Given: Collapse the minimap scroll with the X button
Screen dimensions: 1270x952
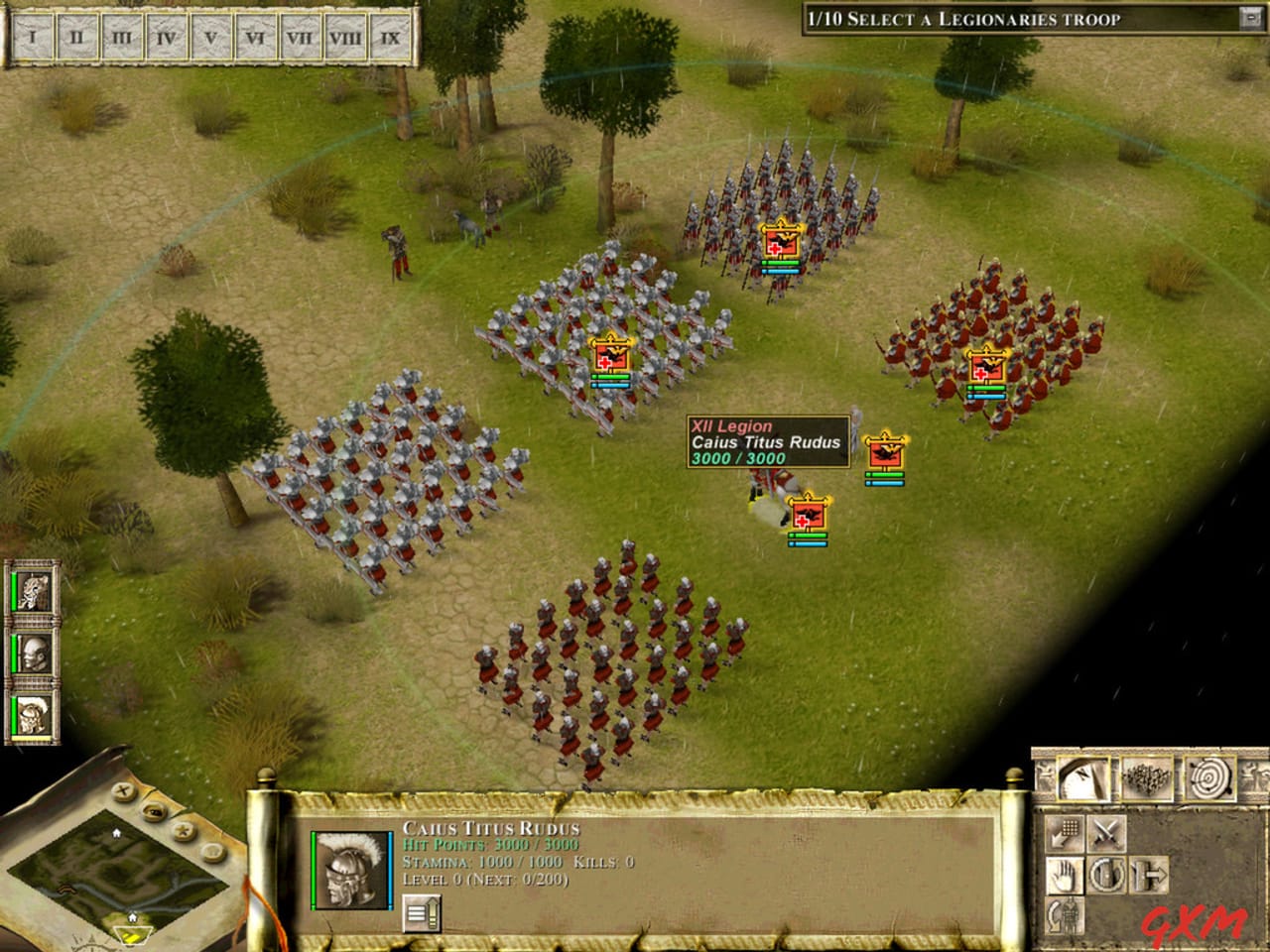Looking at the screenshot, I should pos(122,791).
